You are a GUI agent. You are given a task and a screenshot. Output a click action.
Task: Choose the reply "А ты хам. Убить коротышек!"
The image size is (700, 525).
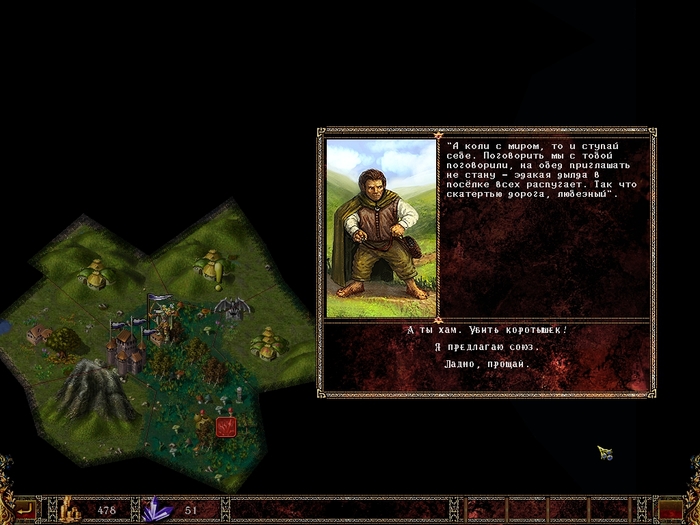click(487, 329)
